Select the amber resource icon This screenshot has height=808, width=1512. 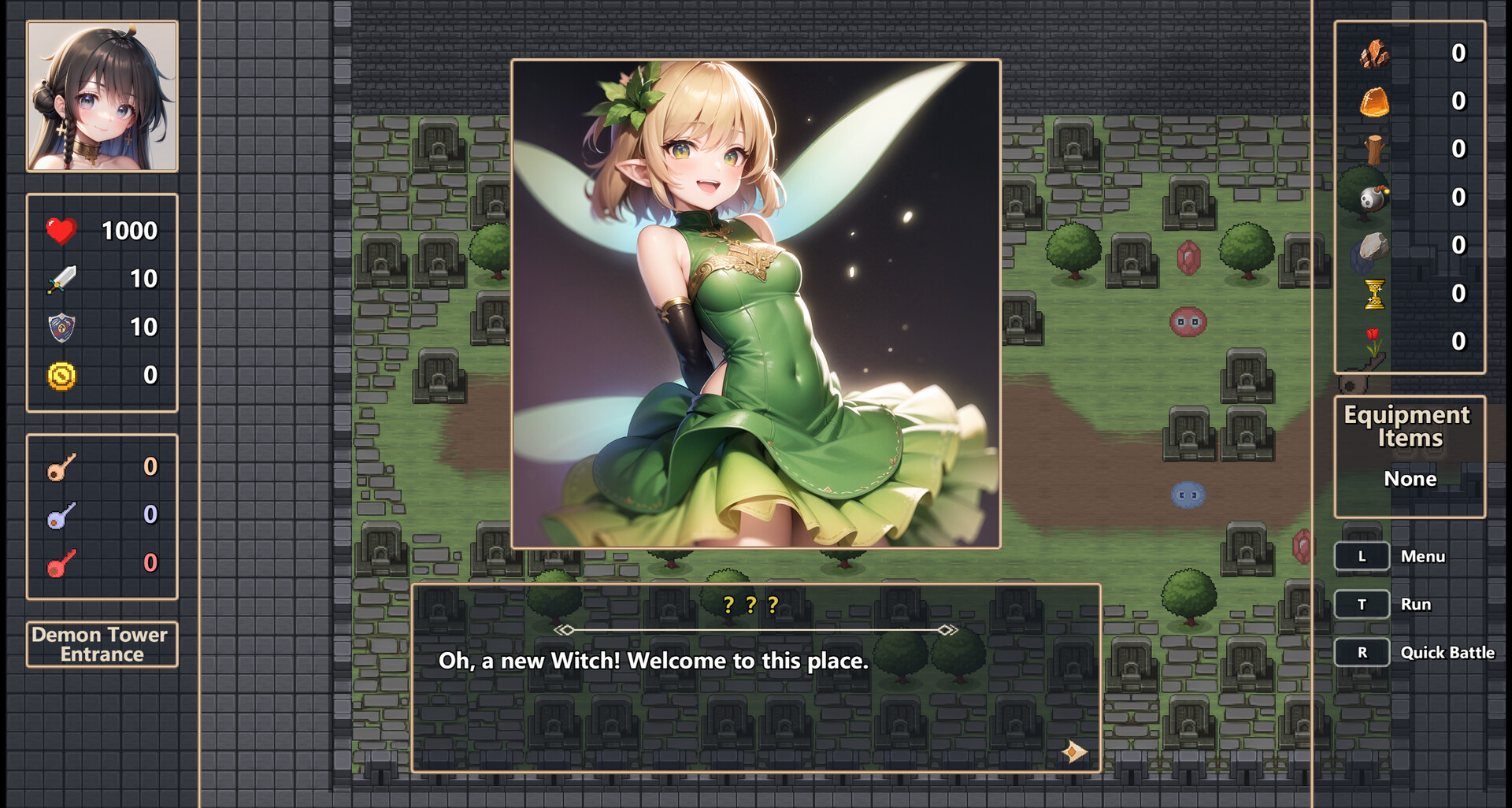(x=1377, y=104)
